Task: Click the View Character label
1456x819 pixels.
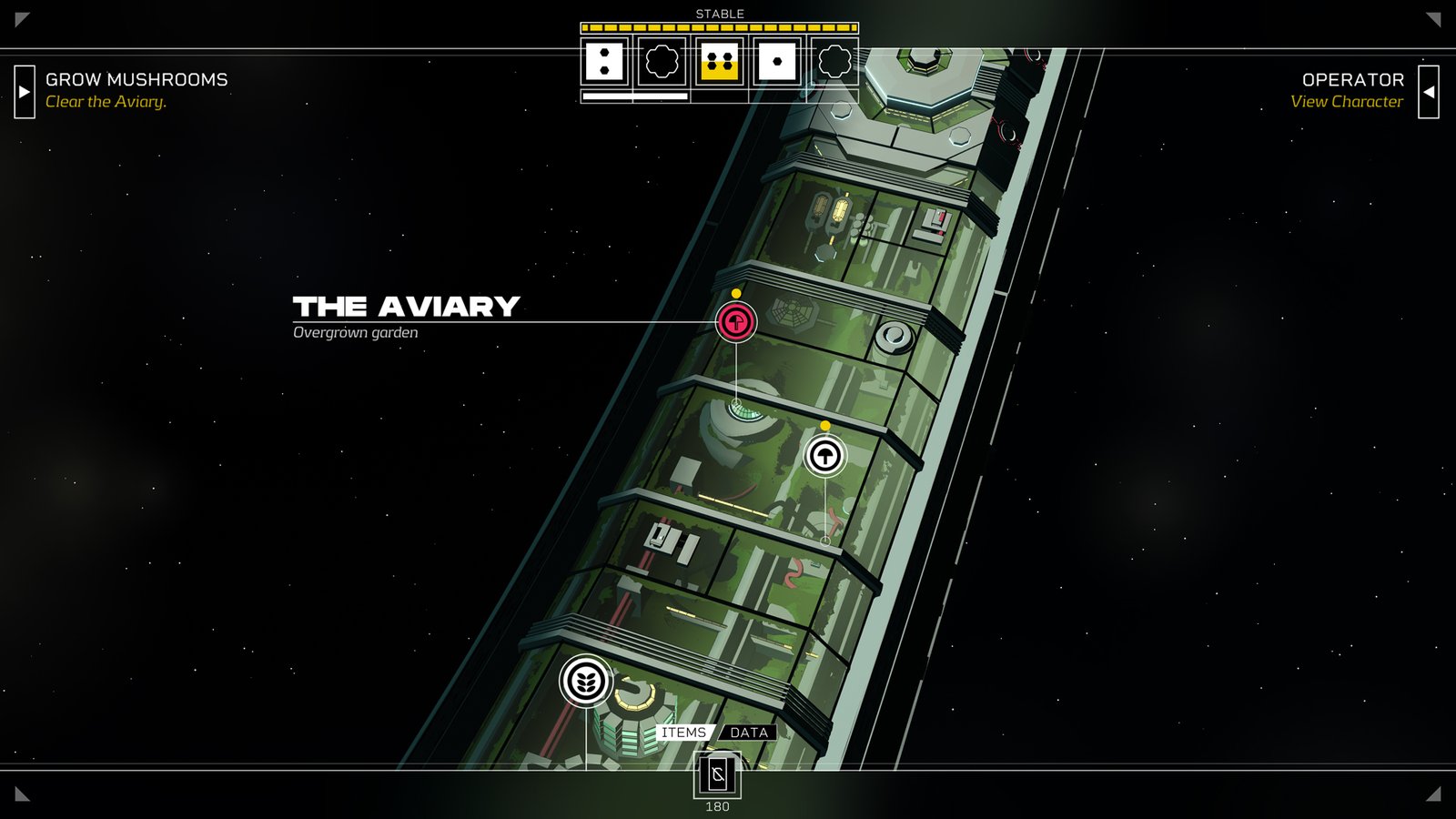Action: 1346,102
